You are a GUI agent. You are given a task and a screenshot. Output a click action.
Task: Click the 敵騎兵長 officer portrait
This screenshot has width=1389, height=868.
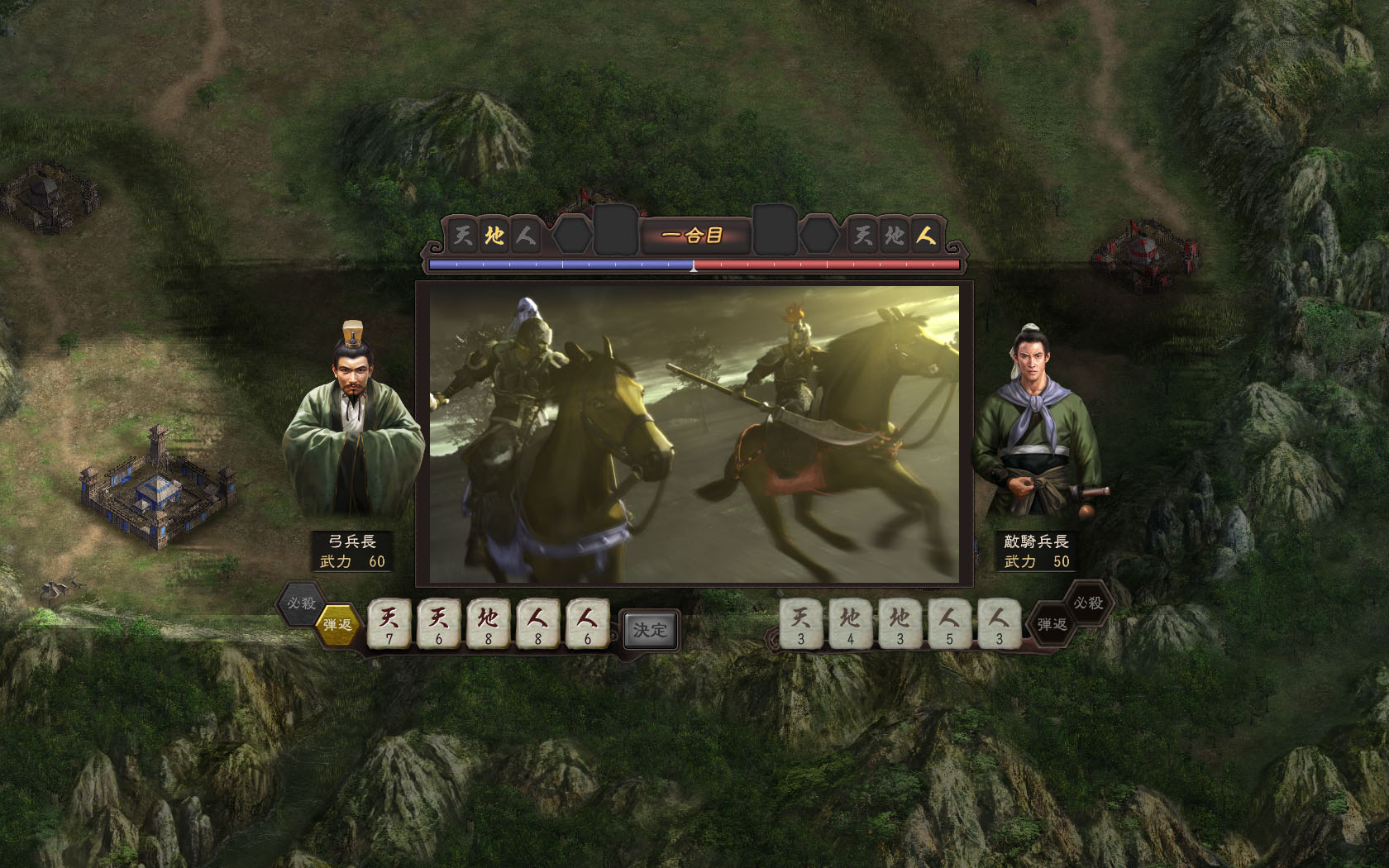(1035, 413)
